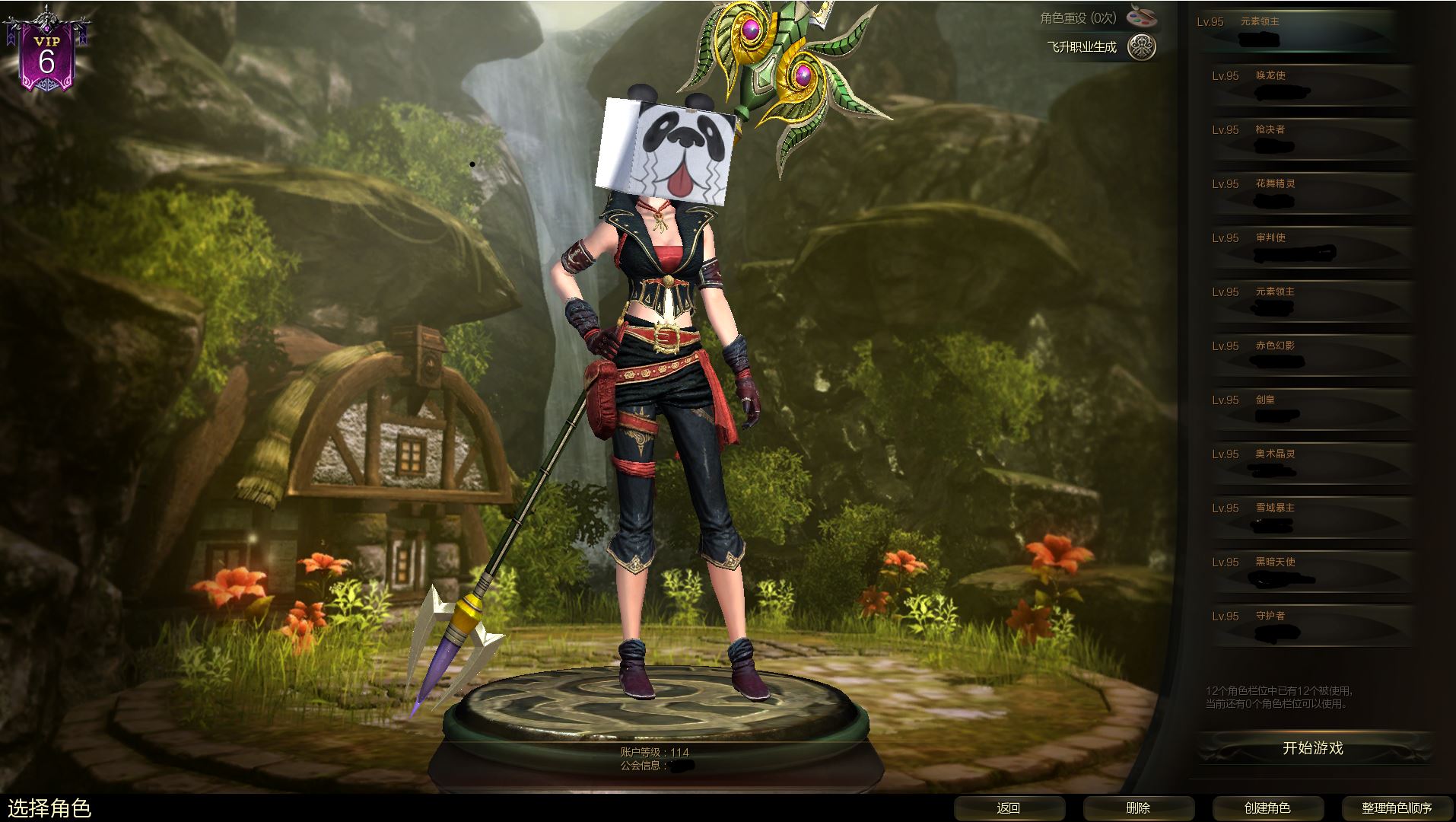Select the Lv.95 唤龙使 character row
This screenshot has height=822, width=1456.
(1310, 85)
